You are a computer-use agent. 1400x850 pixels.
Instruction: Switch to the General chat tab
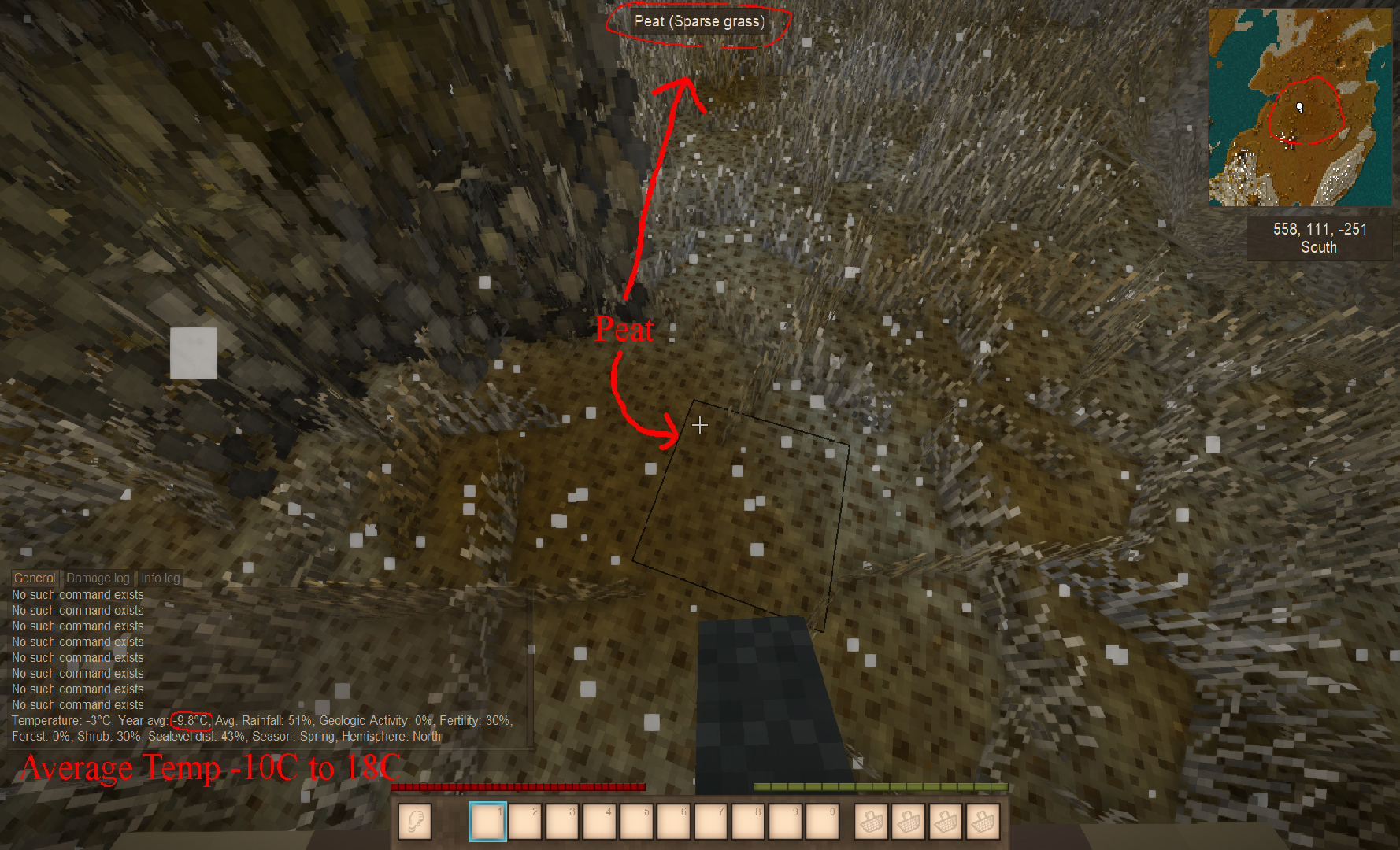coord(35,578)
